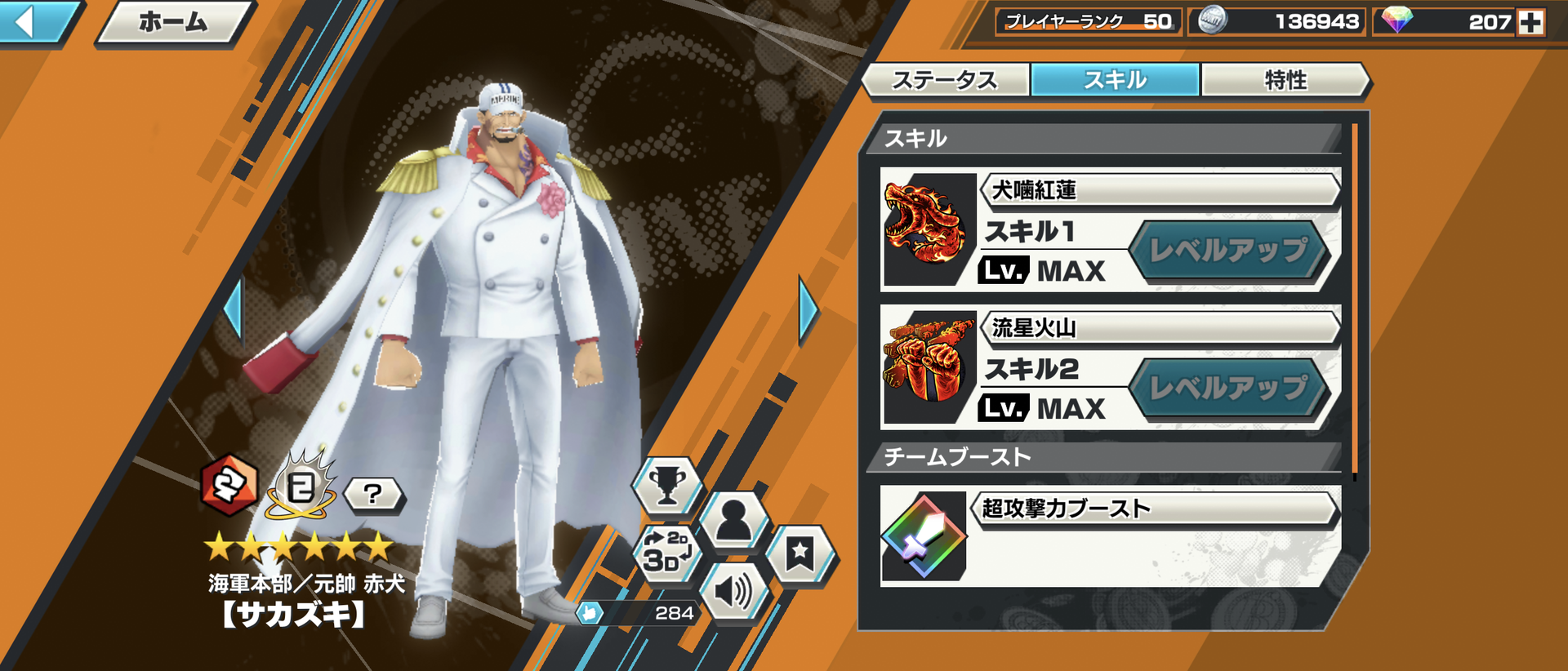Return to ホーム screen

[173, 23]
